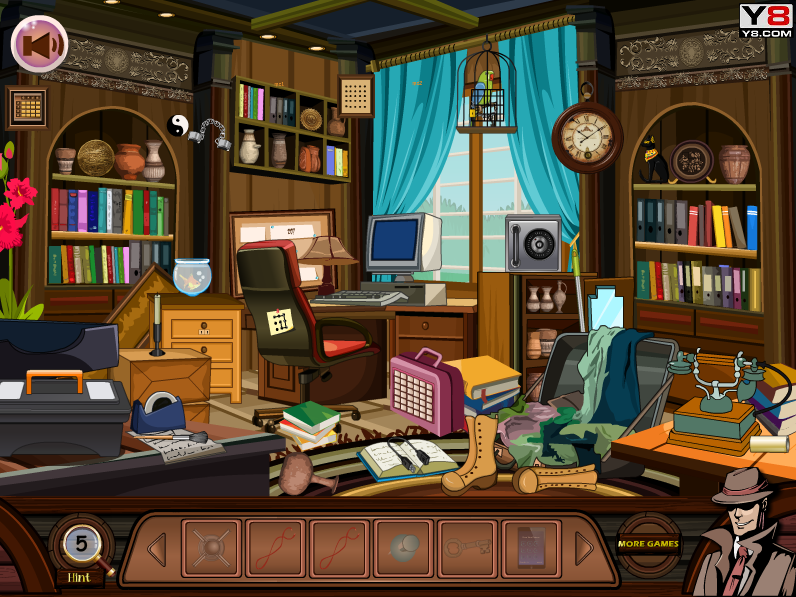Select the crossed-lines round object slot
796x597 pixels.
click(x=211, y=548)
